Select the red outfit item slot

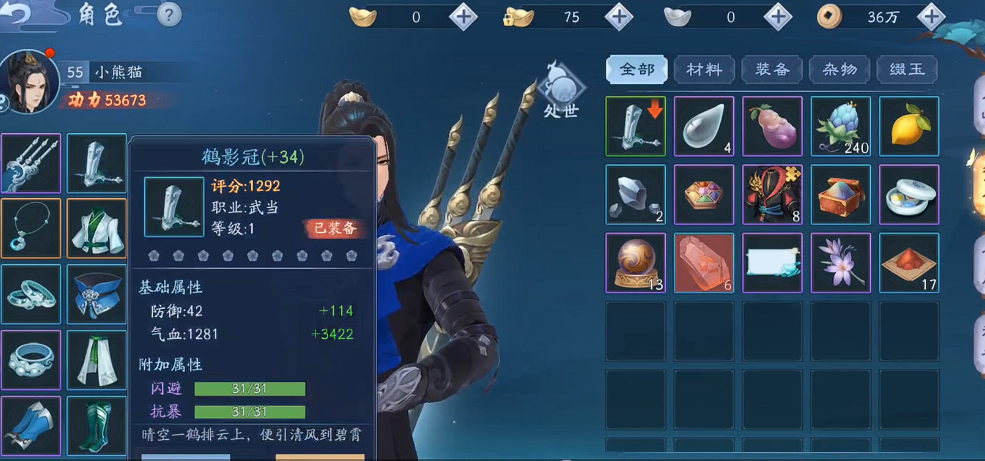(772, 194)
